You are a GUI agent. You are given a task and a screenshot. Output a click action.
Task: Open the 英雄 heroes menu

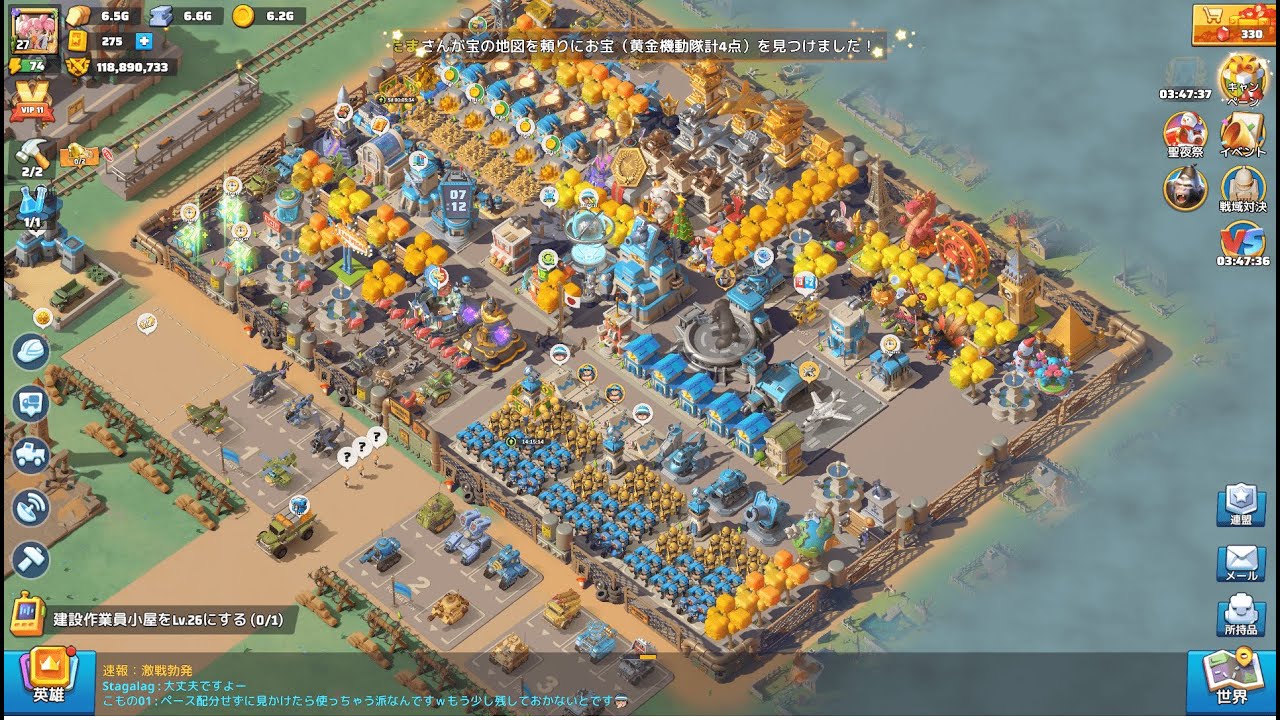click(x=48, y=680)
